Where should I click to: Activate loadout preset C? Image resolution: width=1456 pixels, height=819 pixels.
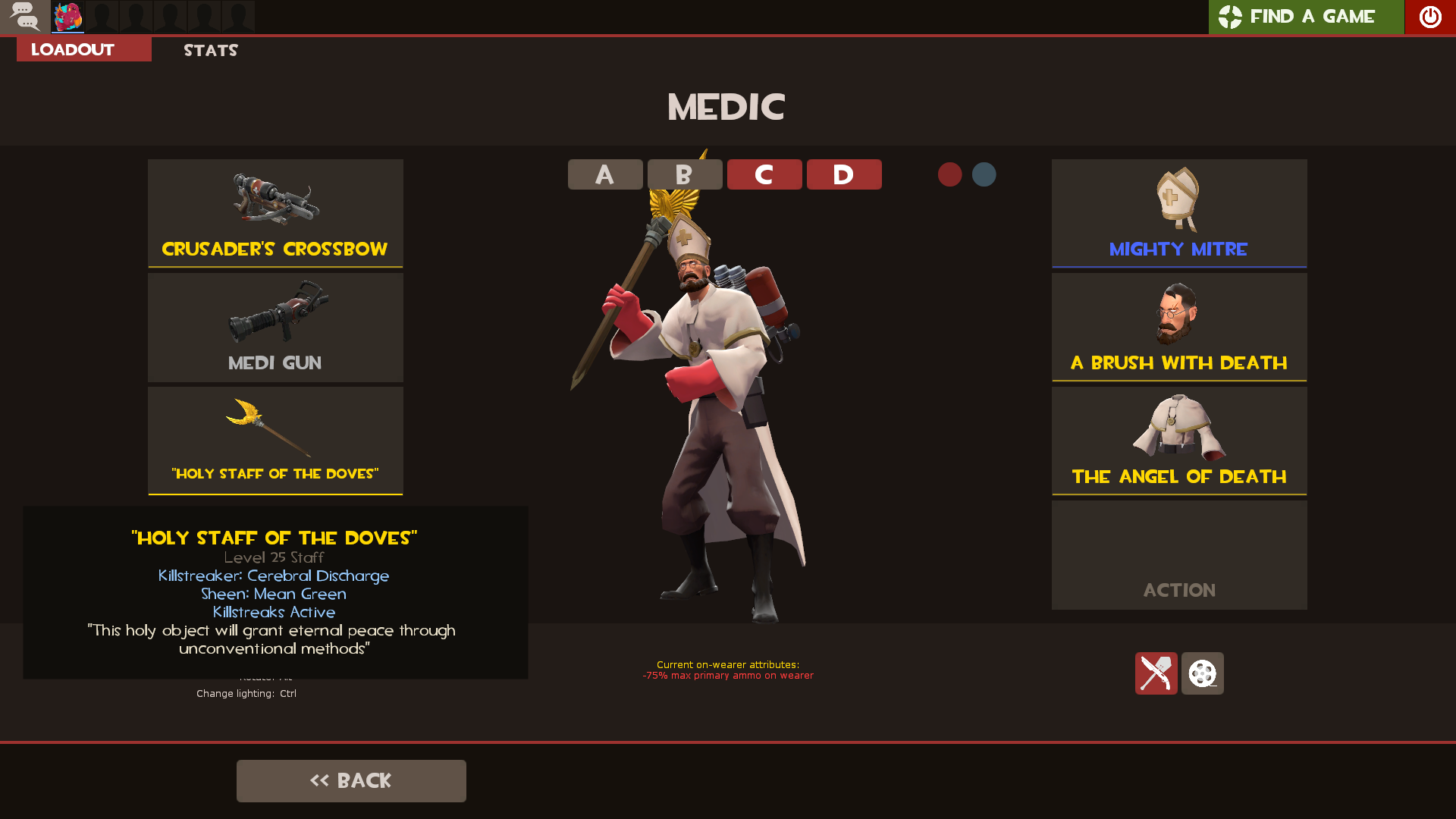[x=764, y=174]
